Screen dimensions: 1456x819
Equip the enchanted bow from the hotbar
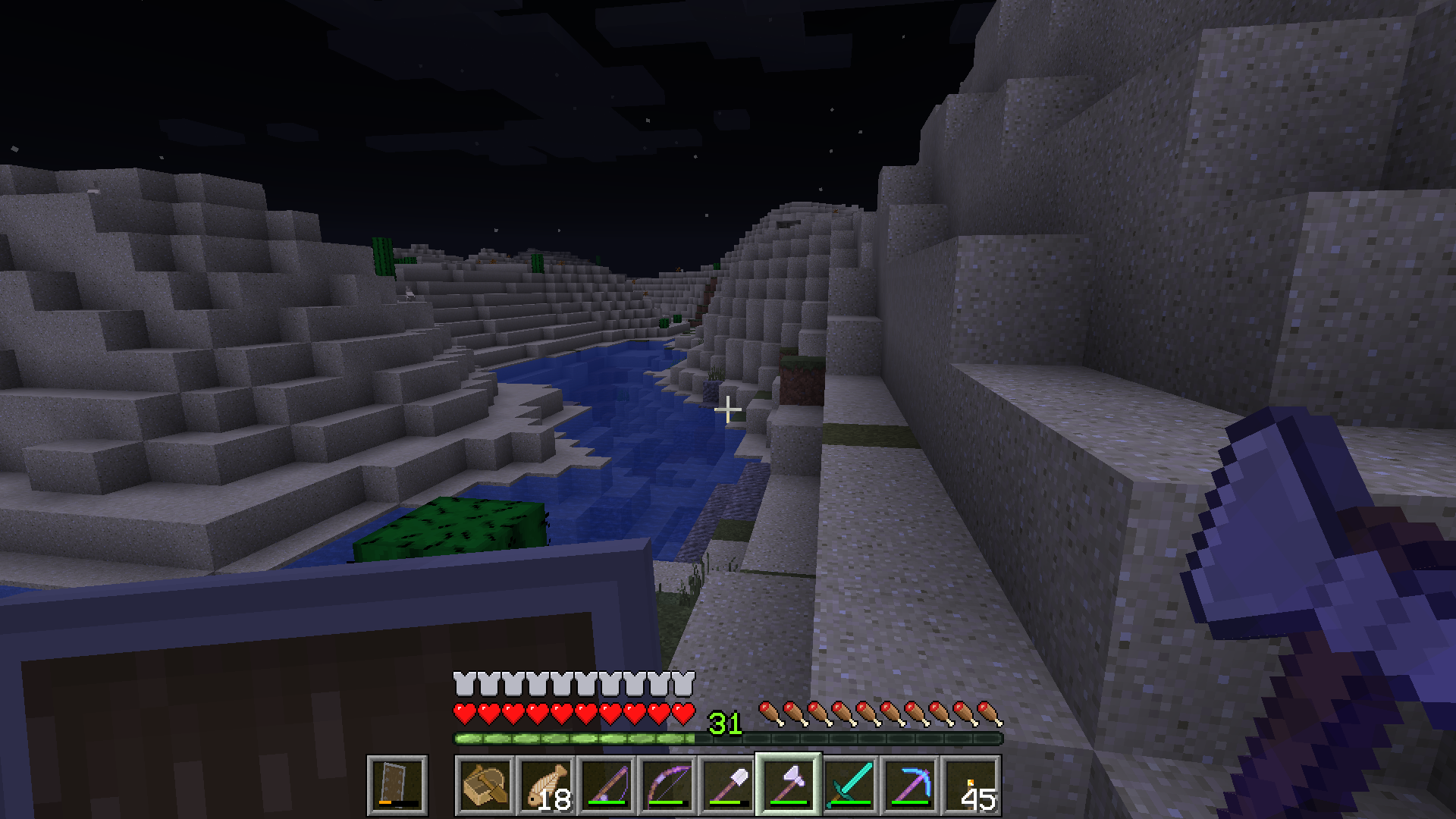[667, 785]
